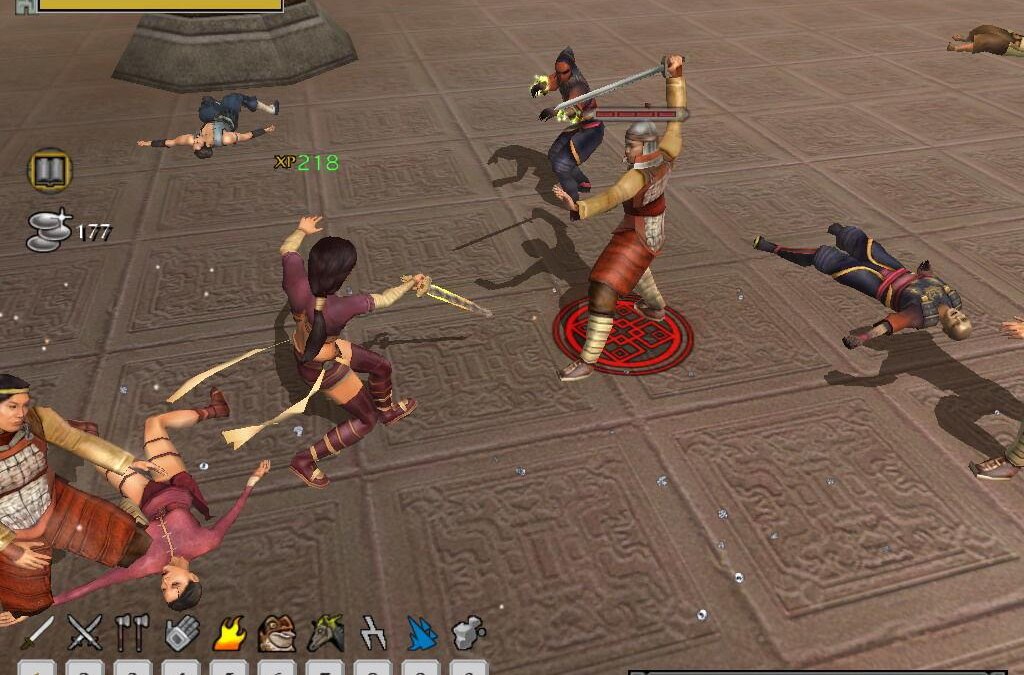
Task: Select the armored gauntlet style icon
Action: pos(181,633)
